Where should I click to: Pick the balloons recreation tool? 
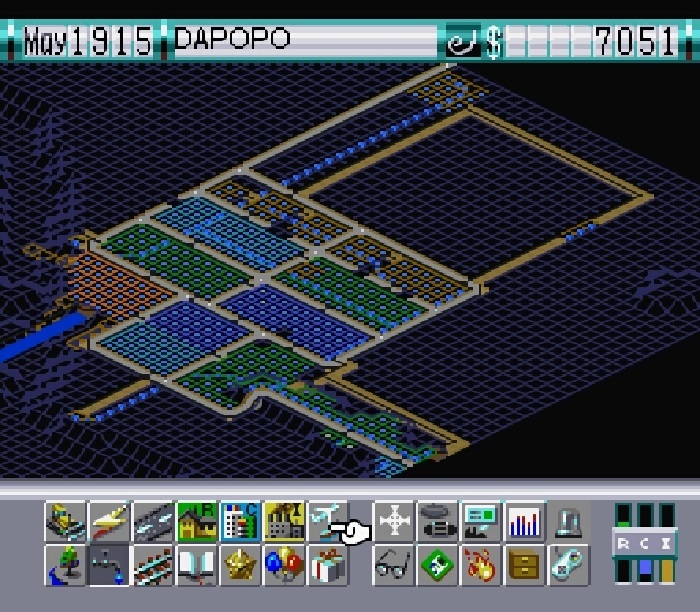coord(284,565)
